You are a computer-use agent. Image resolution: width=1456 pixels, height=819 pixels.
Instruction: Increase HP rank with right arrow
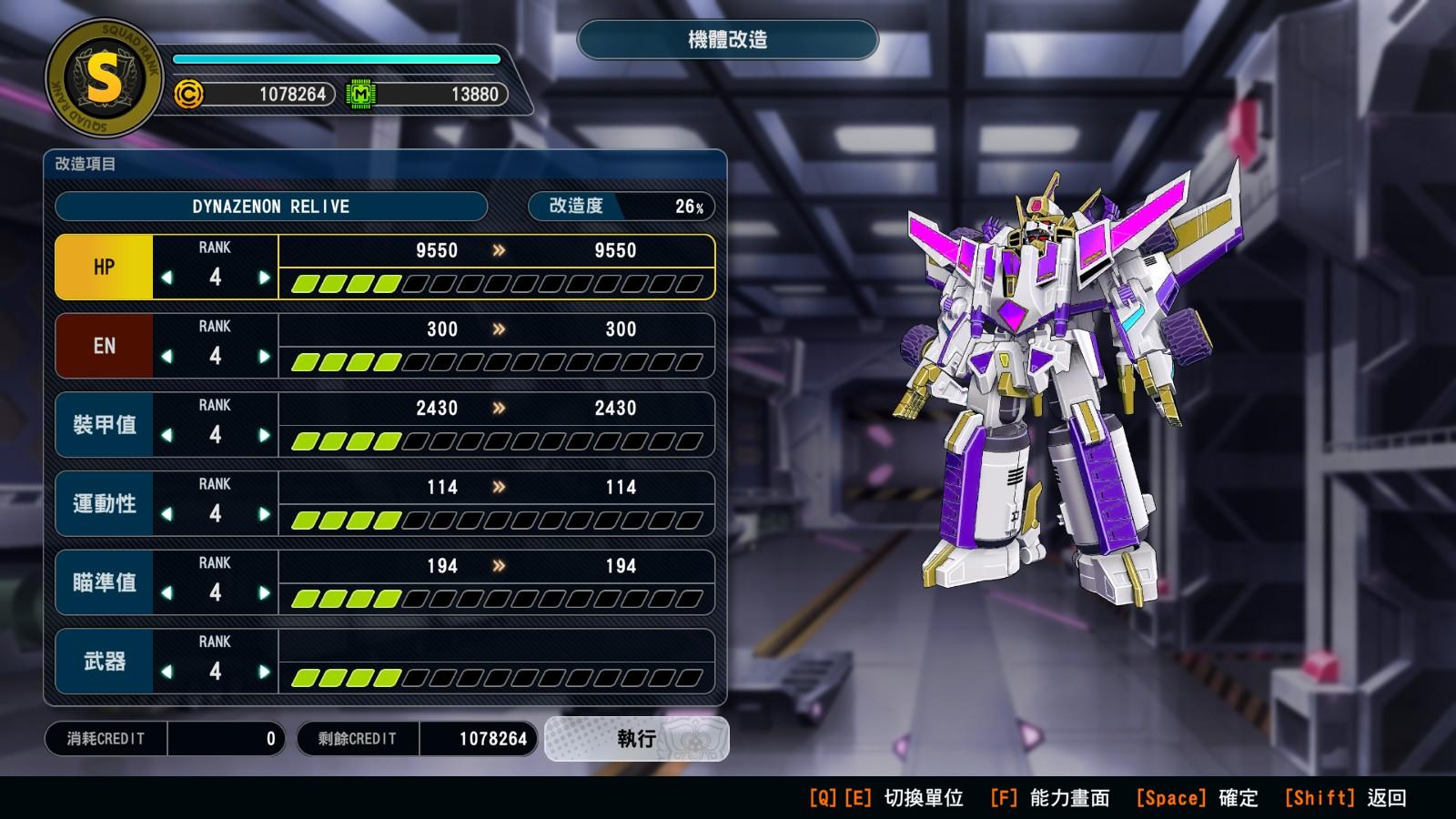(x=264, y=278)
